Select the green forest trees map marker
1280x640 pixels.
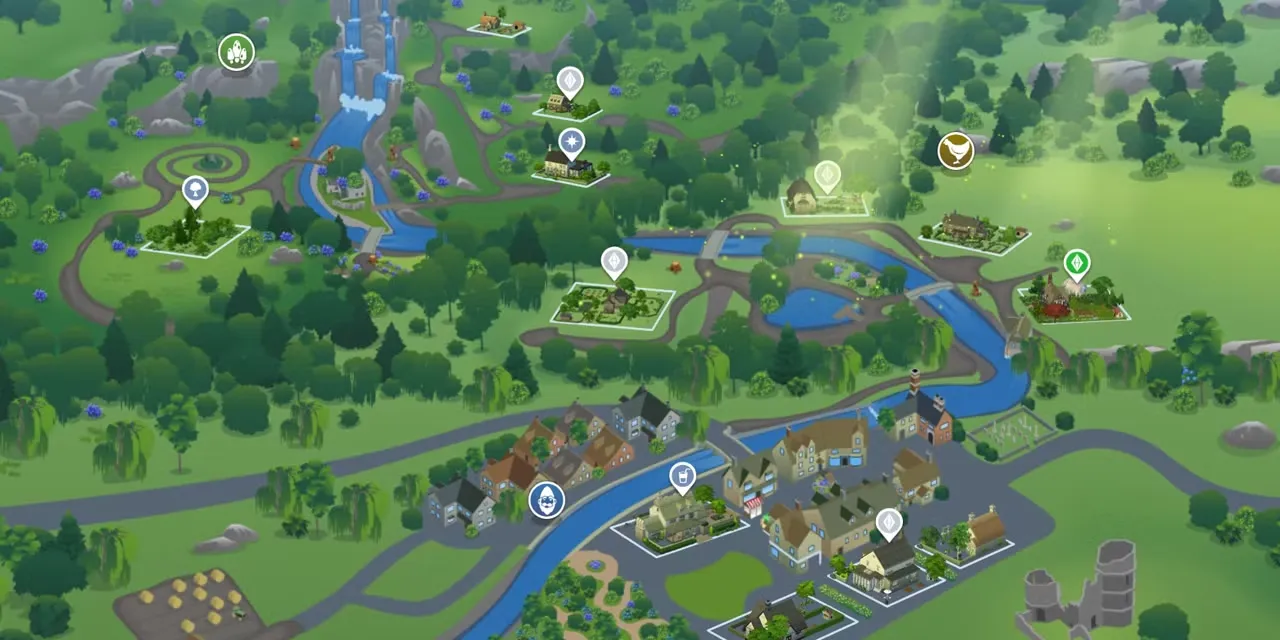pos(237,52)
